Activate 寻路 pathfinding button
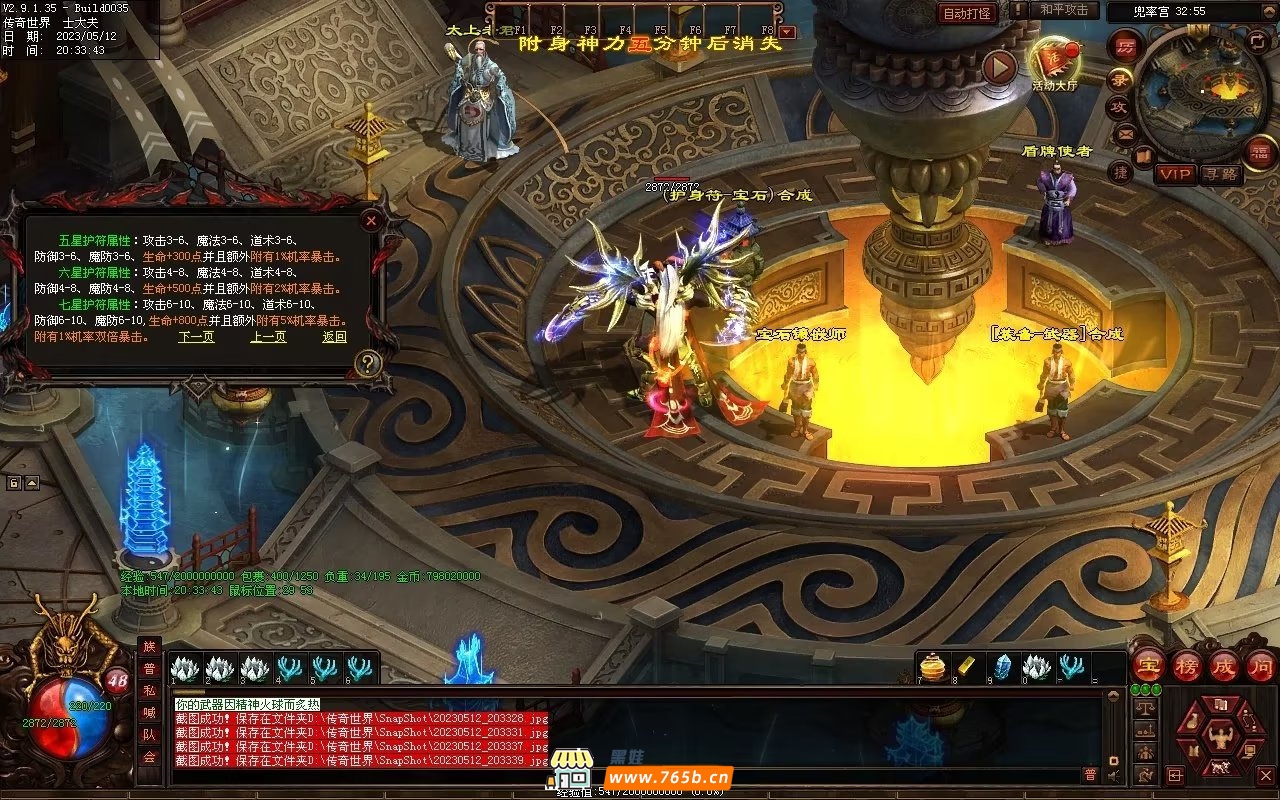 click(1219, 174)
